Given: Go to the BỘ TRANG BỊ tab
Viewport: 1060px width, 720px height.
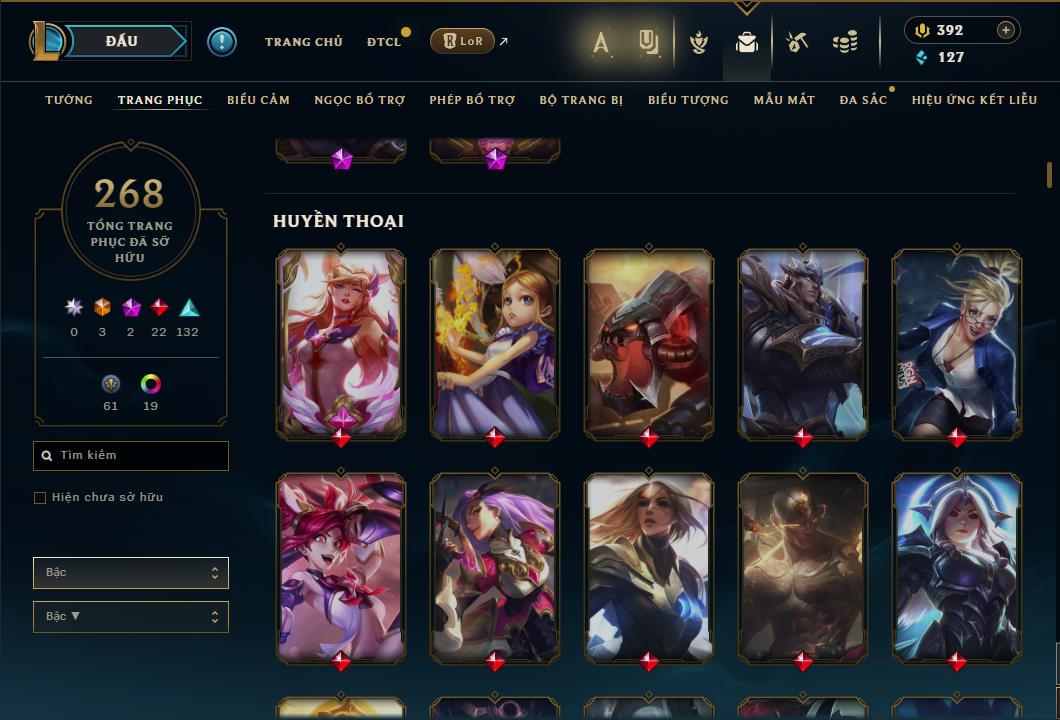Looking at the screenshot, I should pyautogui.click(x=581, y=100).
